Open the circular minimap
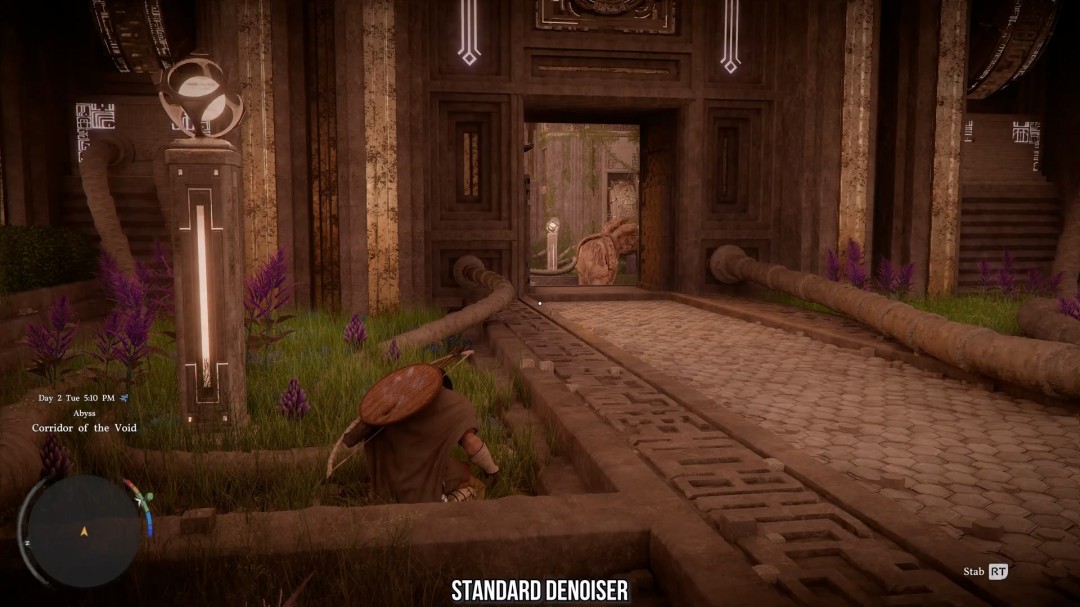This screenshot has height=607, width=1080. [84, 530]
